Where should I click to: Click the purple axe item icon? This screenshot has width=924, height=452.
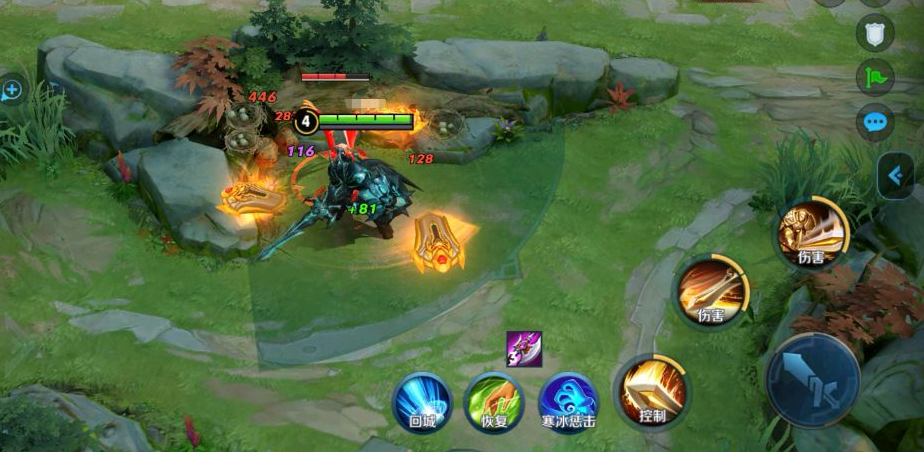(x=524, y=348)
